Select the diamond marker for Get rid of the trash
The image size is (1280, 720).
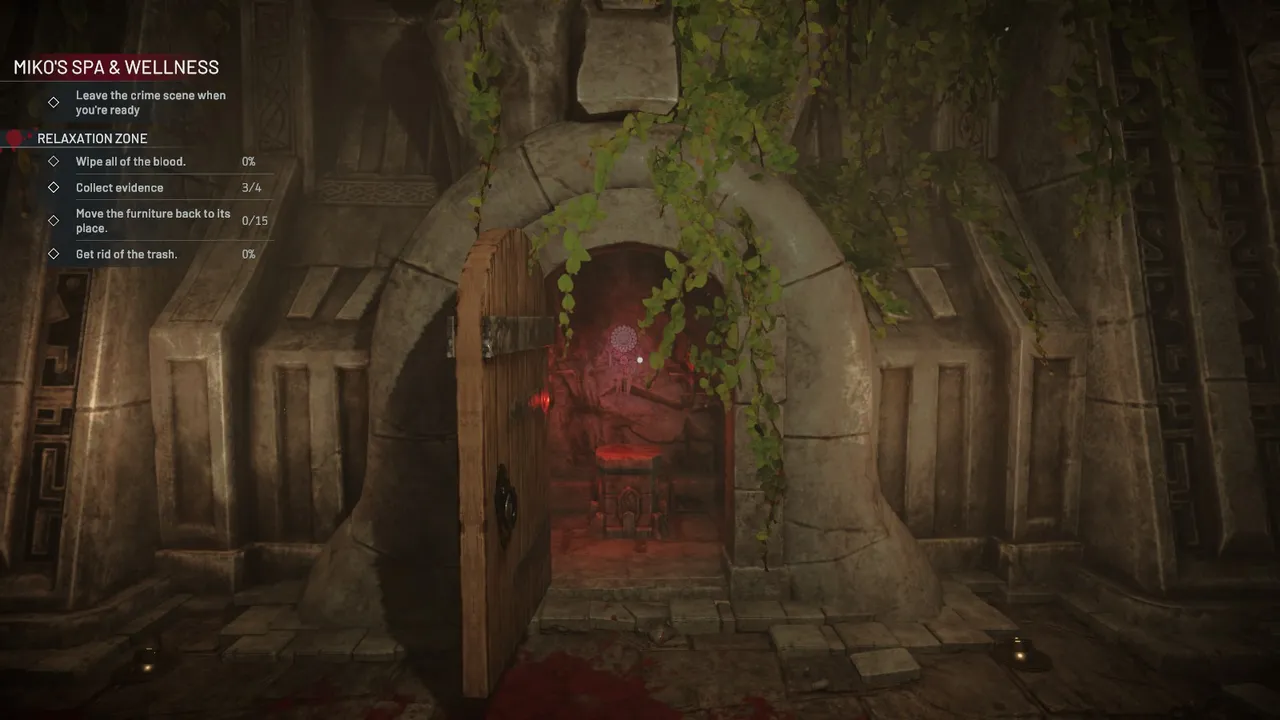(53, 254)
